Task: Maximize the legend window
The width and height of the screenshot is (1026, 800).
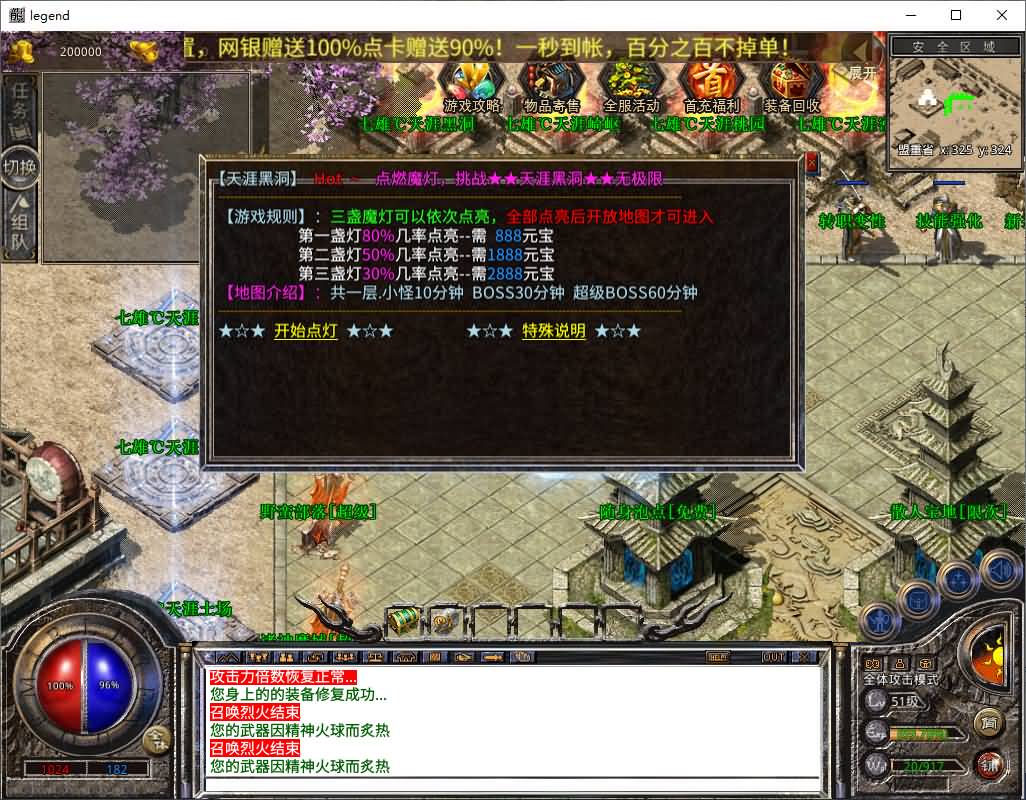Action: [956, 15]
